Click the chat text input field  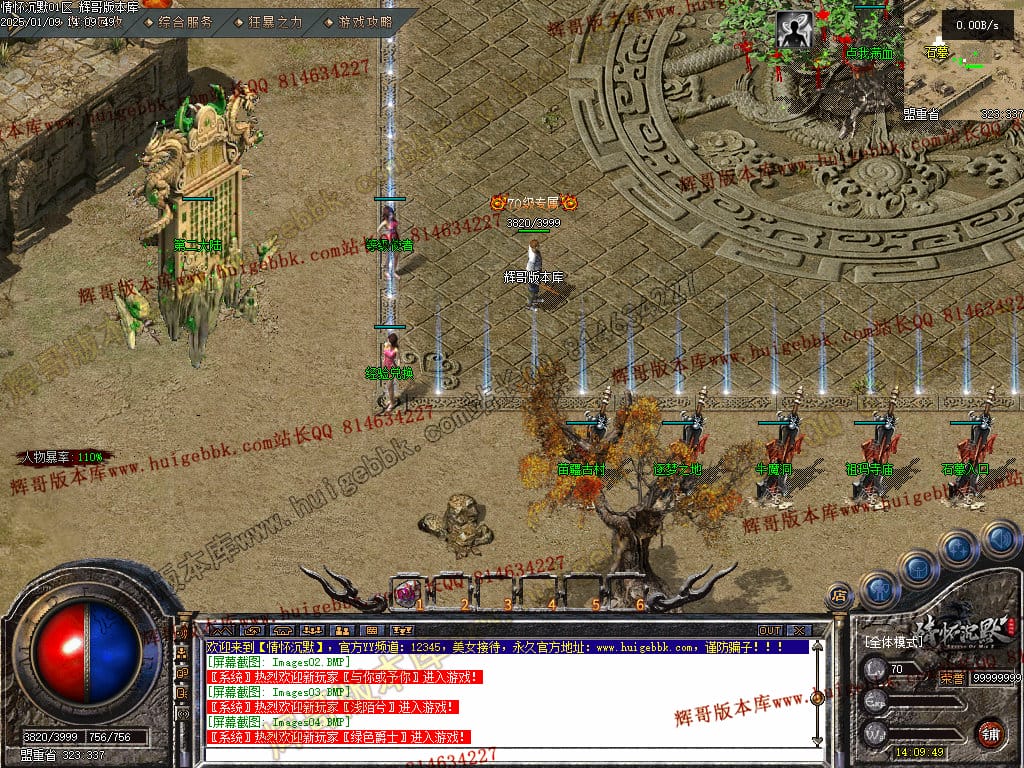(500, 757)
